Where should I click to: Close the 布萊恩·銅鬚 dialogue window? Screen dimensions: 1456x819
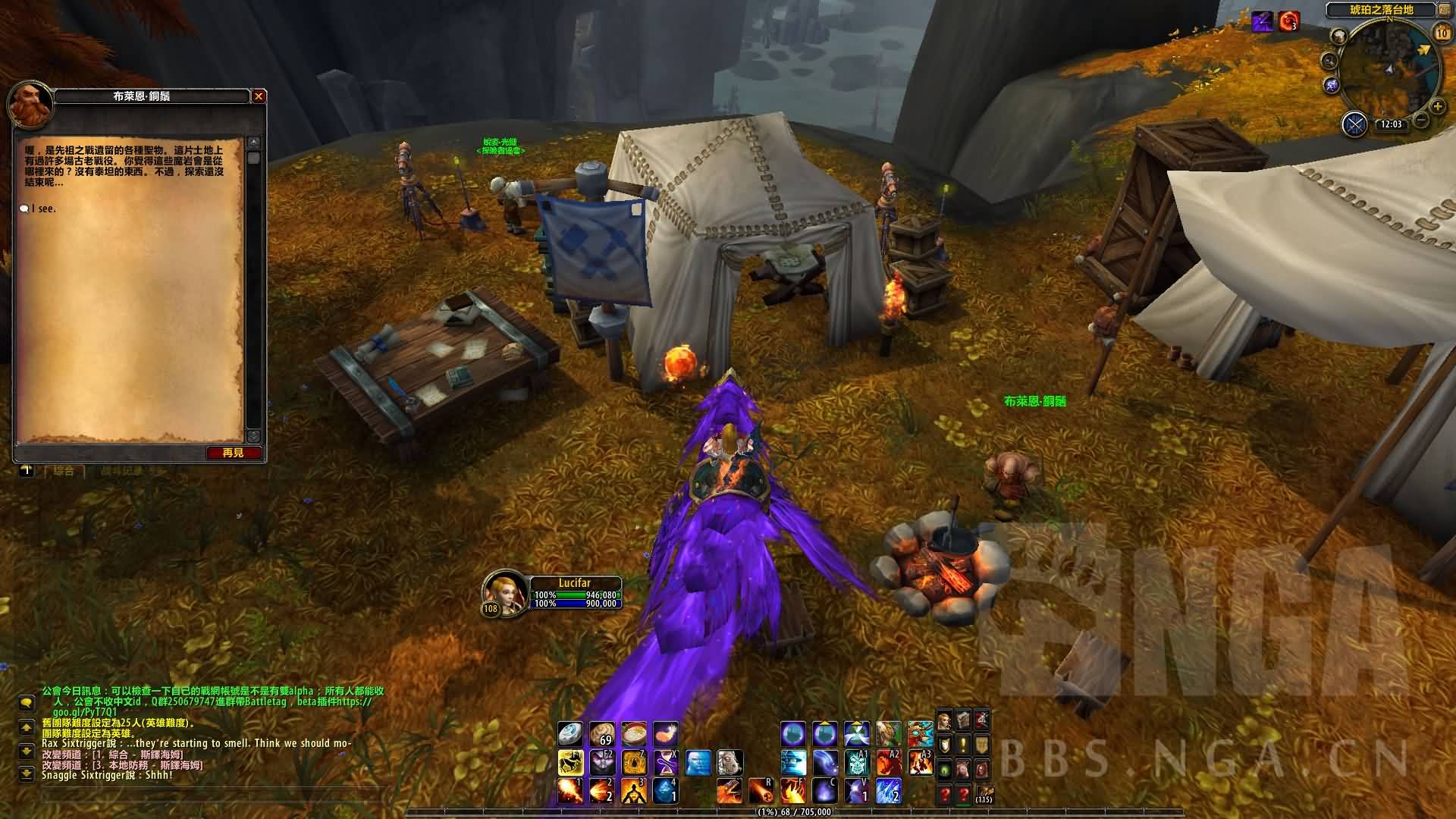click(259, 96)
